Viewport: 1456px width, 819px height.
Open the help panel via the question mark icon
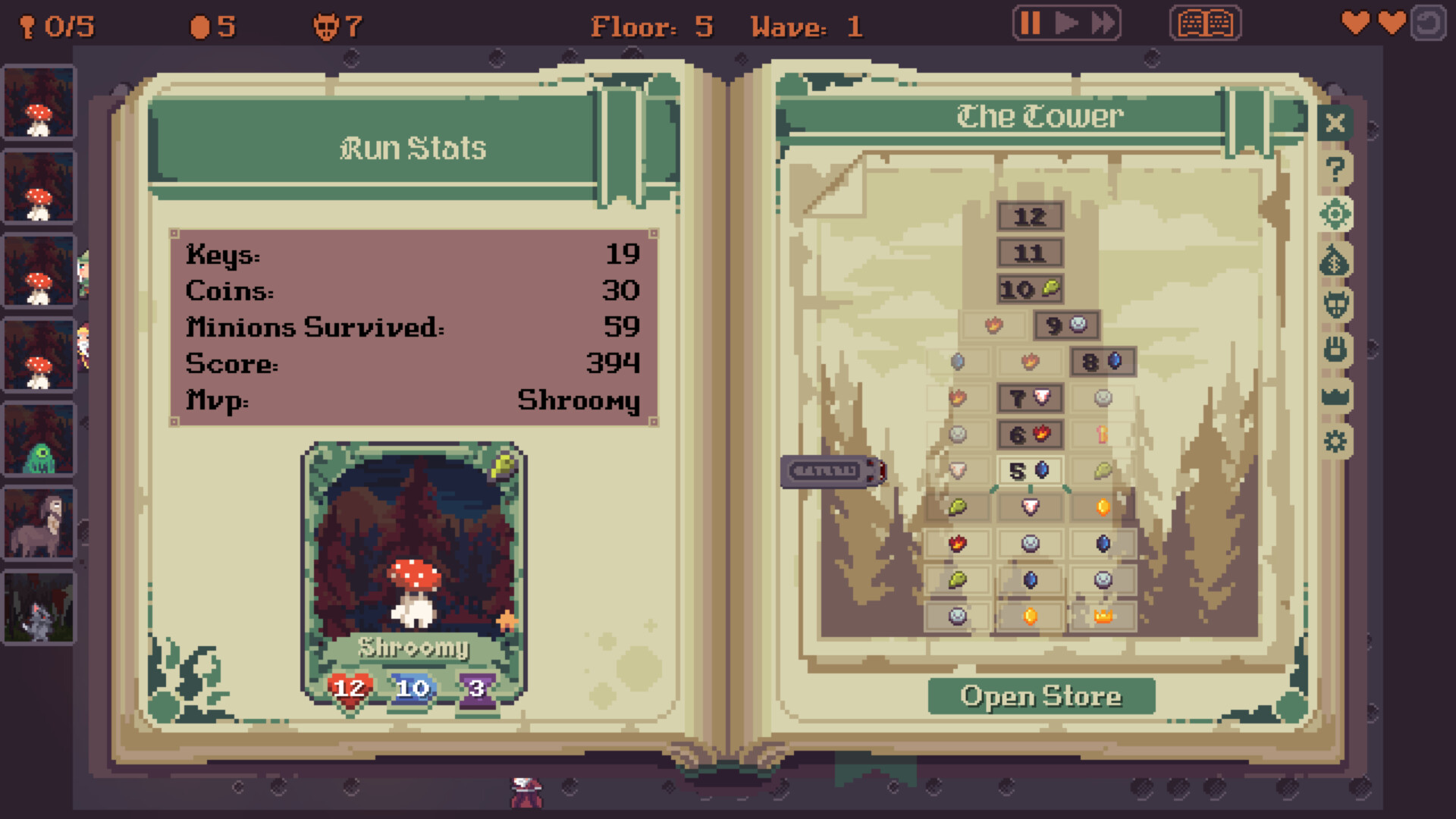[x=1335, y=168]
